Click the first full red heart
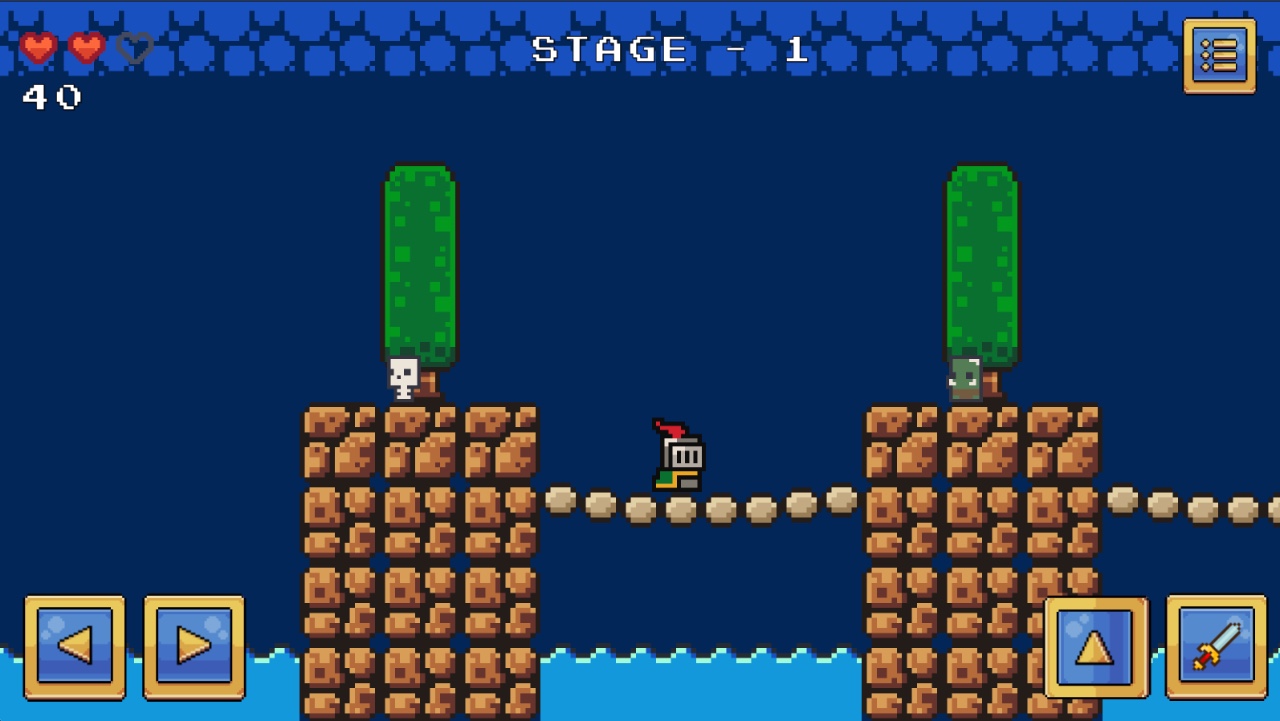The height and width of the screenshot is (721, 1280). (38, 47)
